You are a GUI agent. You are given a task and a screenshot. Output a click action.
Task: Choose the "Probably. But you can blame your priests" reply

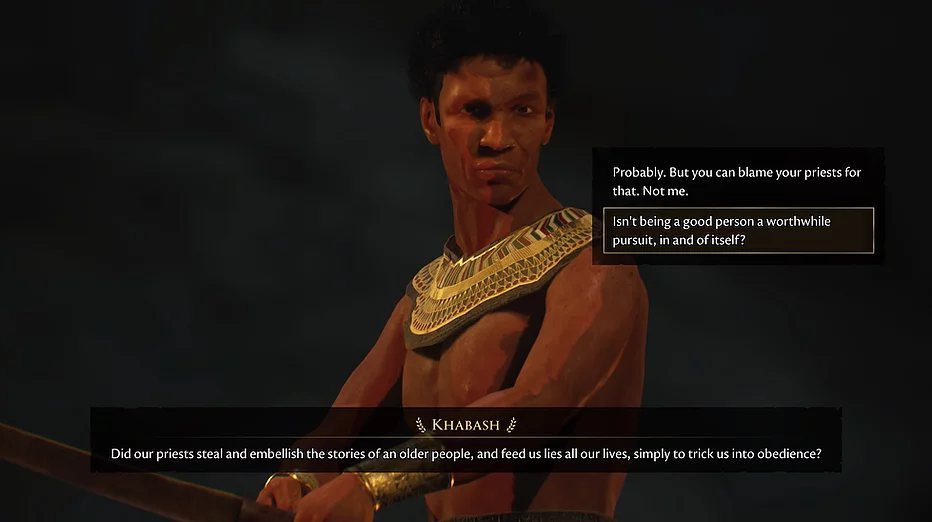coord(737,181)
